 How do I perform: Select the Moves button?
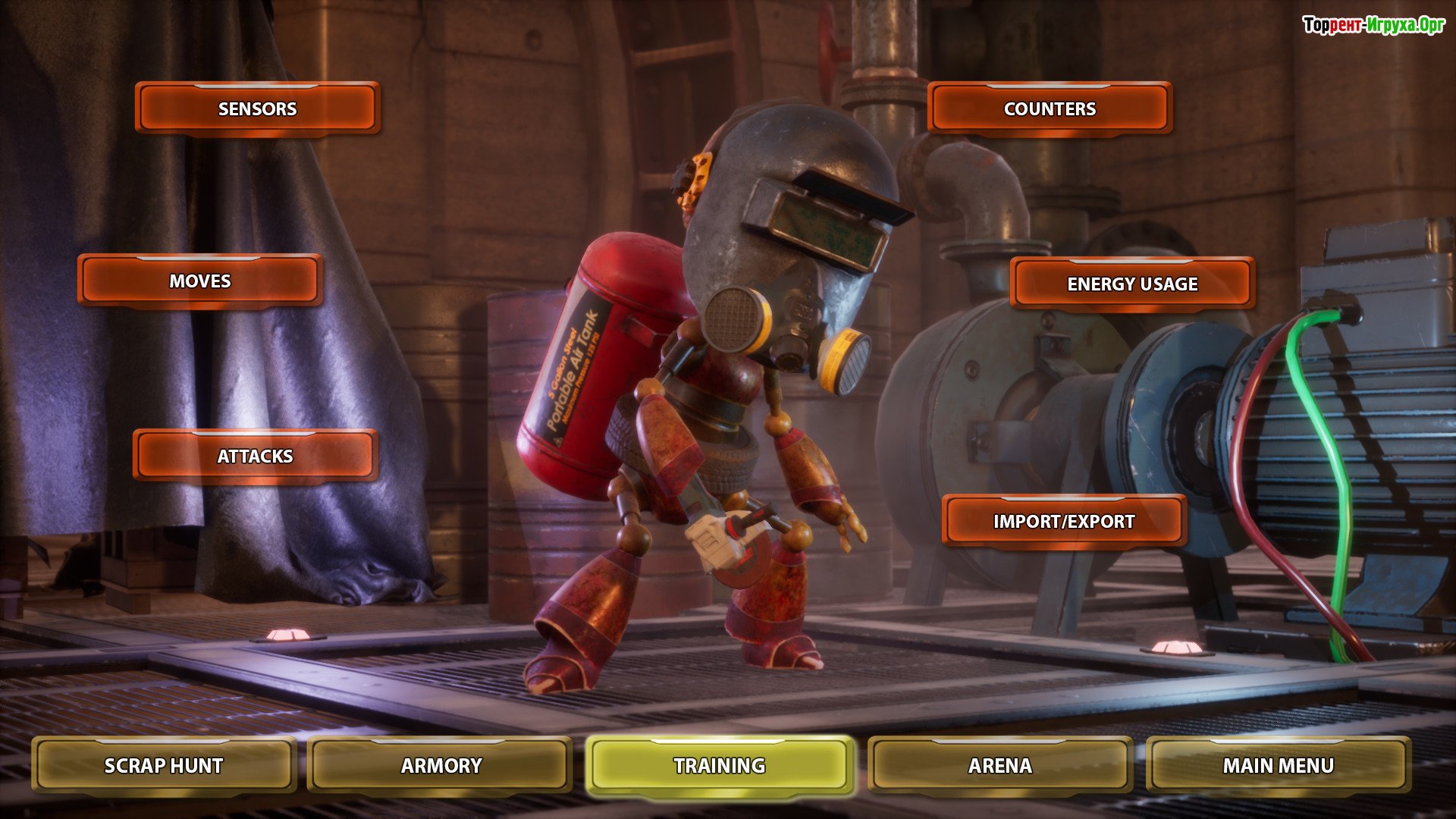199,281
